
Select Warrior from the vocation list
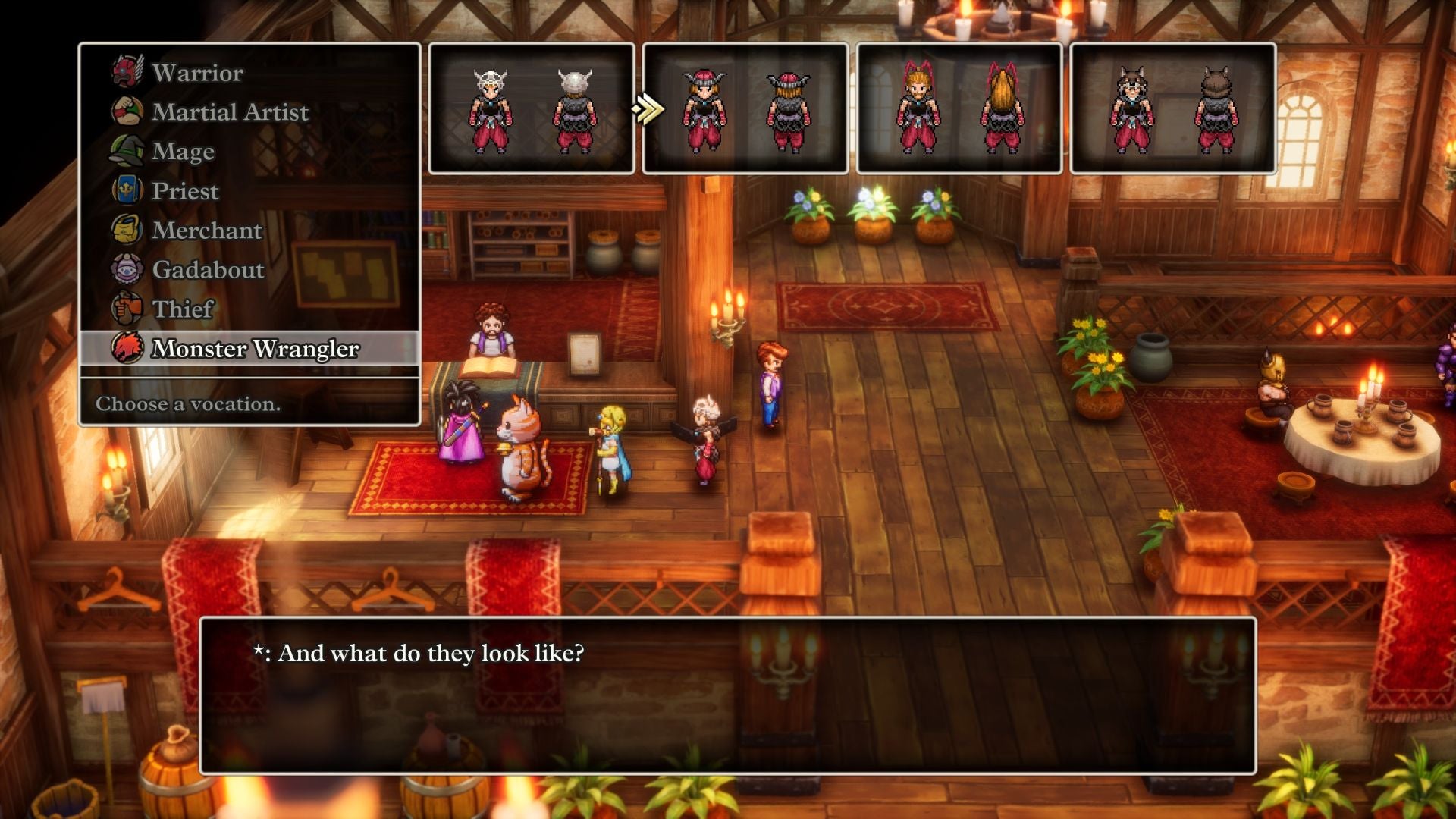[196, 72]
